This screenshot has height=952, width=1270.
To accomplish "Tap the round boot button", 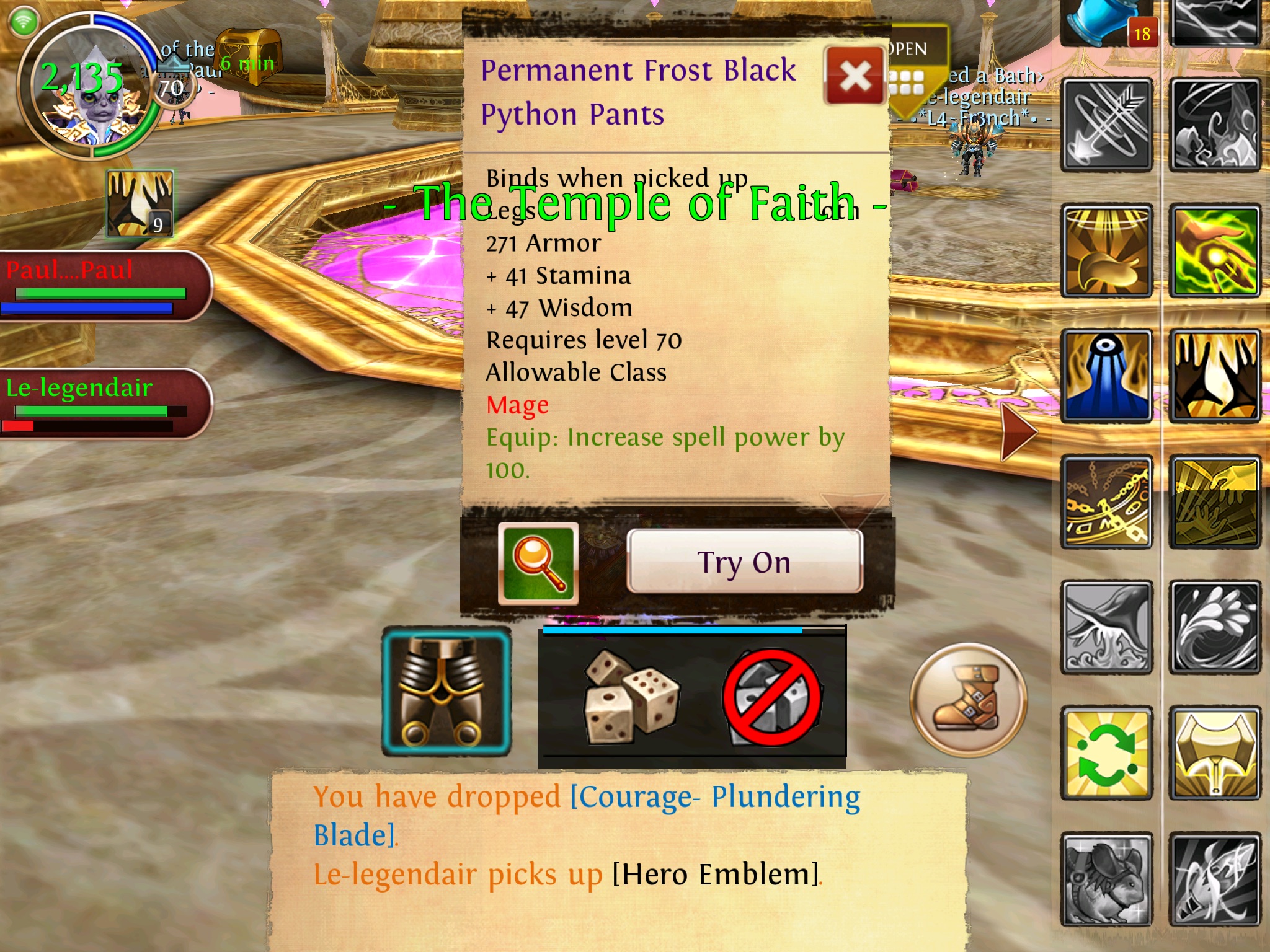I will click(x=968, y=700).
